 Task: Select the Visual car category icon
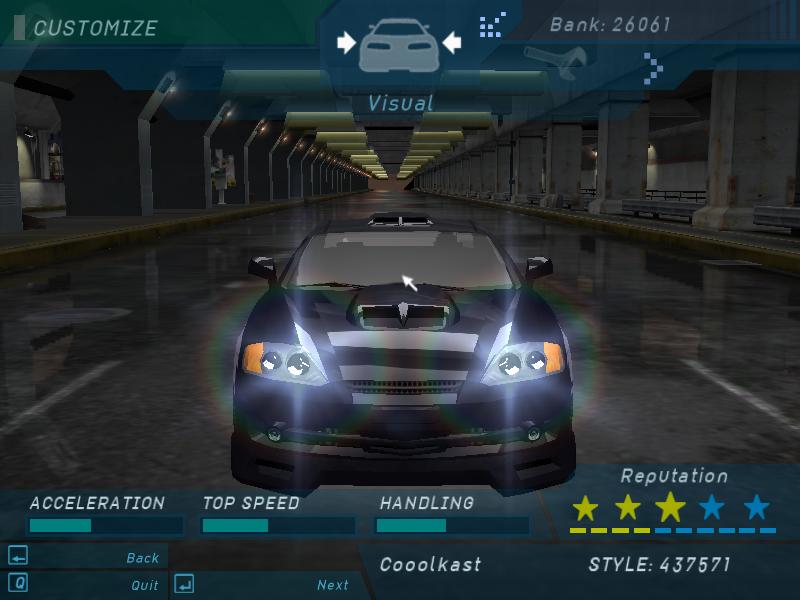399,46
